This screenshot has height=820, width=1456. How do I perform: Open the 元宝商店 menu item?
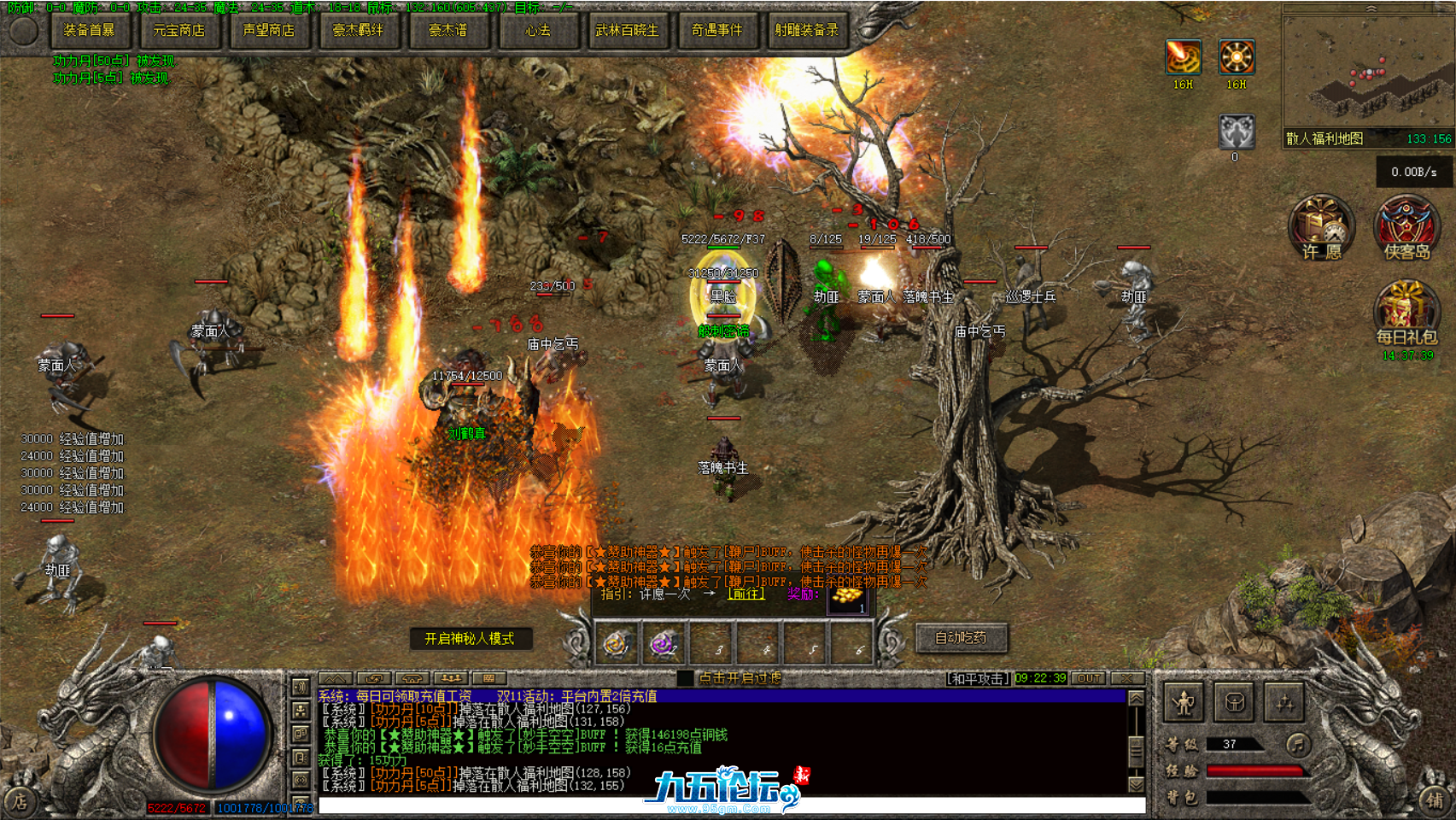point(180,31)
